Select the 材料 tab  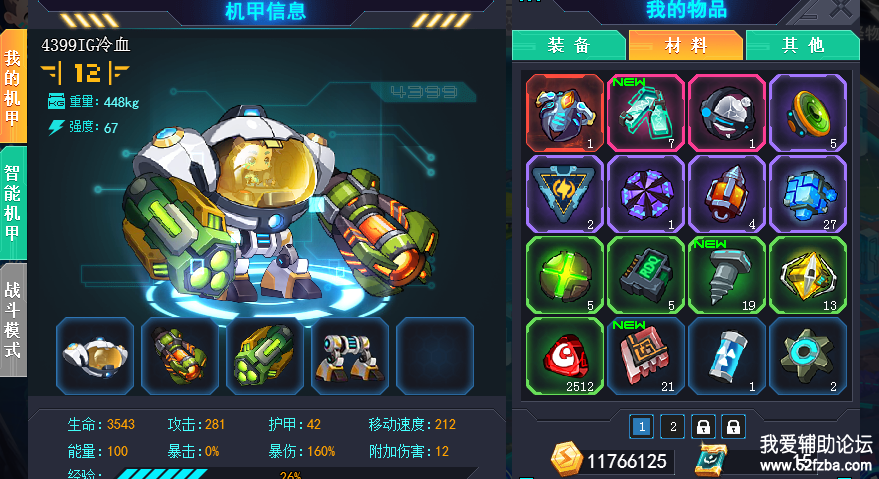tap(686, 45)
